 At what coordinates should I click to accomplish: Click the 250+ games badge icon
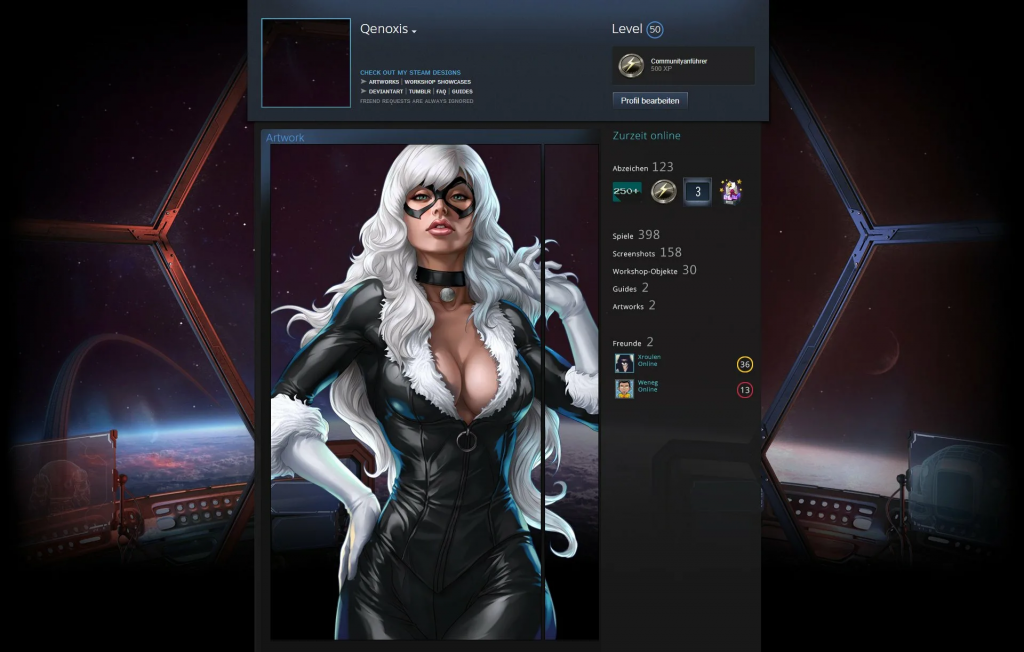pos(627,191)
